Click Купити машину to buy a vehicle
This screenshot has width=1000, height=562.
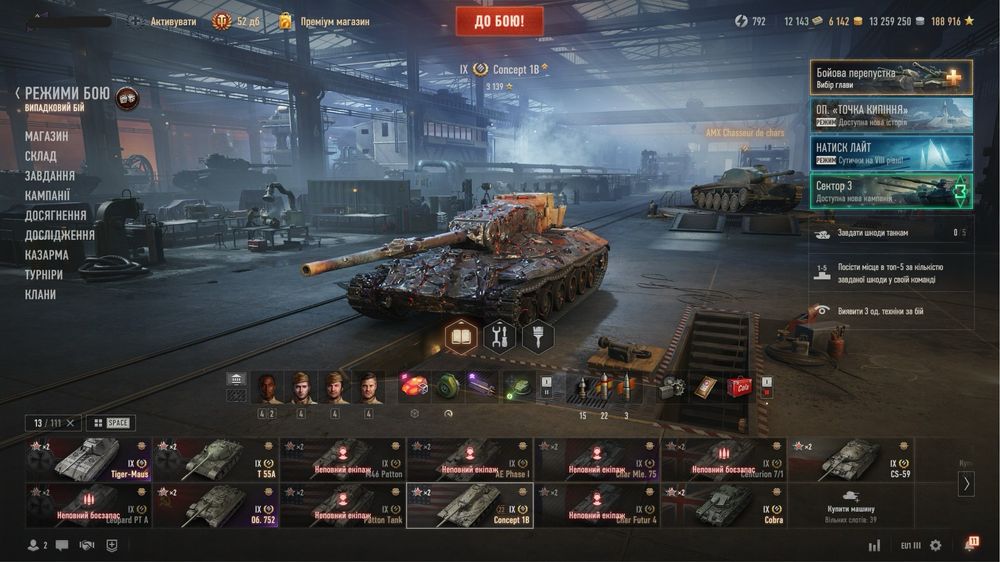coord(850,505)
